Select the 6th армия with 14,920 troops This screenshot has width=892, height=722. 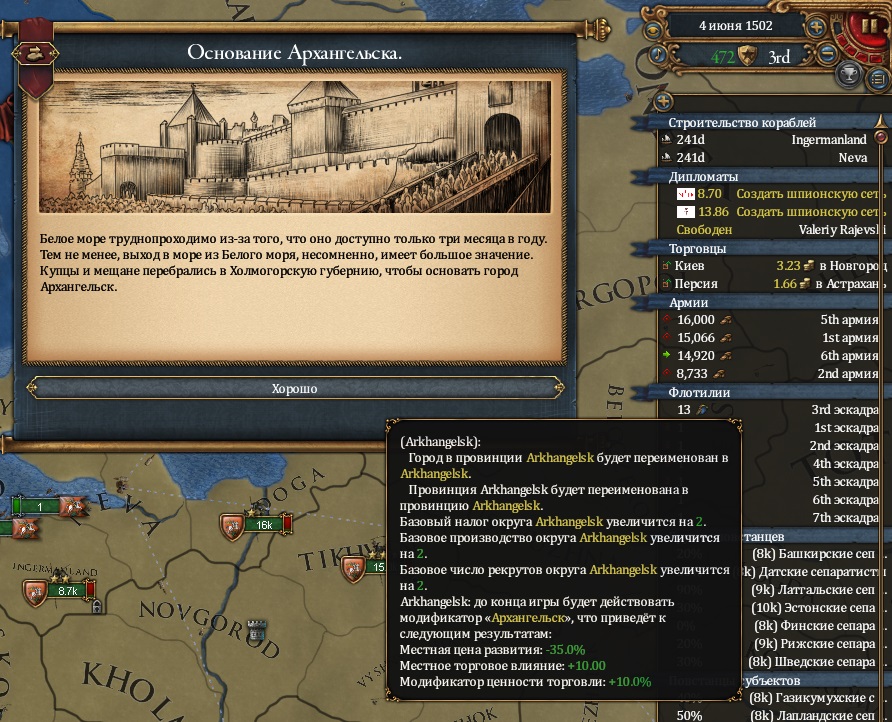click(x=770, y=356)
